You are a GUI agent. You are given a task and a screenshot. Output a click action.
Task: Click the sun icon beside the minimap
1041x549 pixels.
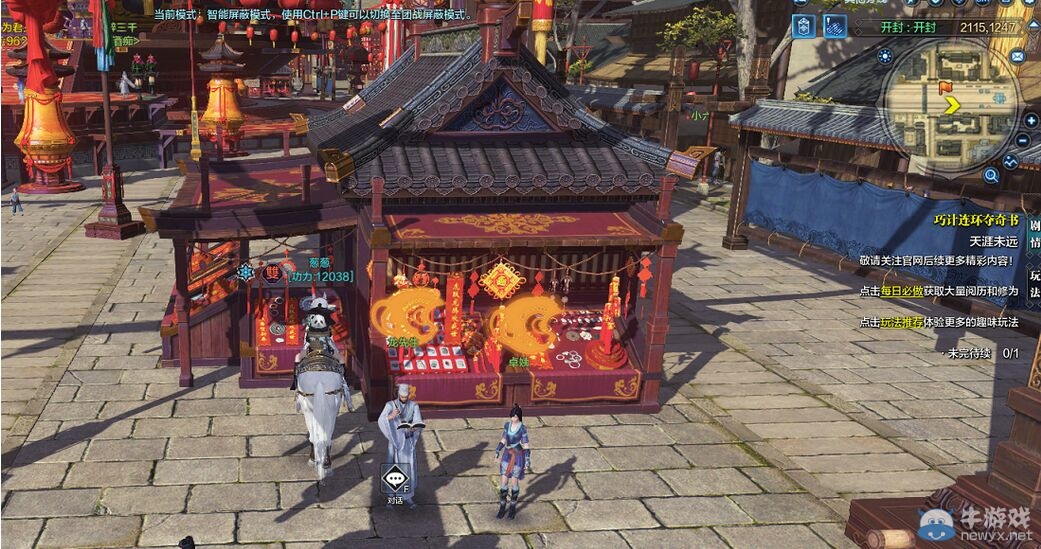point(885,56)
